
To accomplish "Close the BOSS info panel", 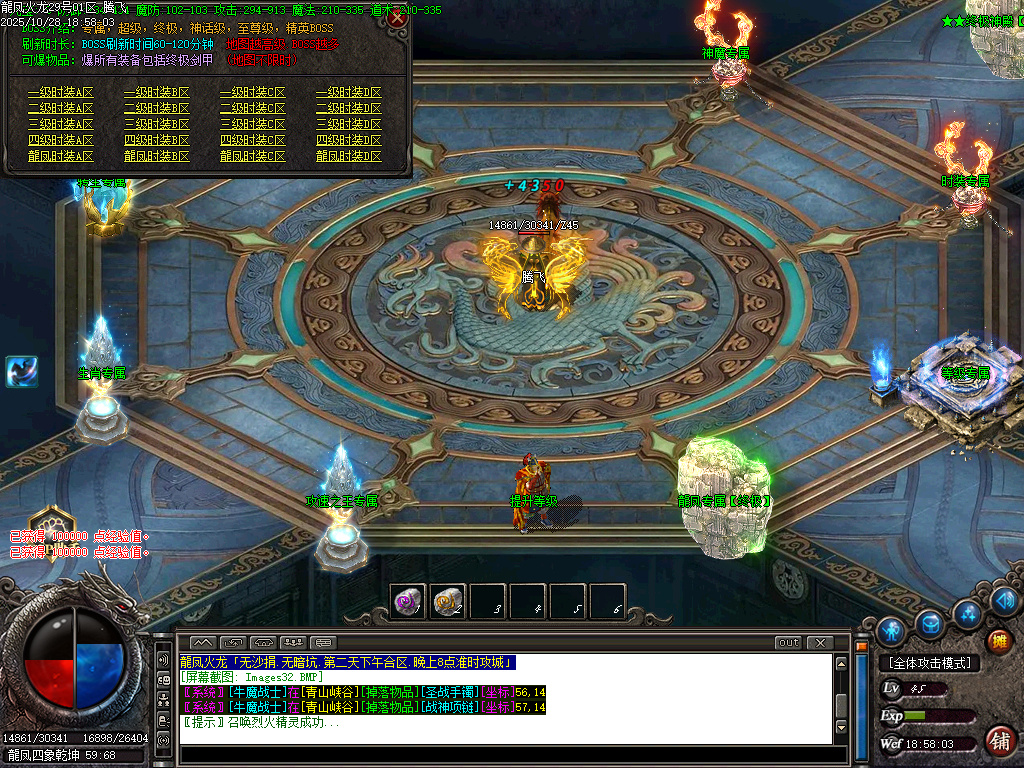I will coord(397,18).
